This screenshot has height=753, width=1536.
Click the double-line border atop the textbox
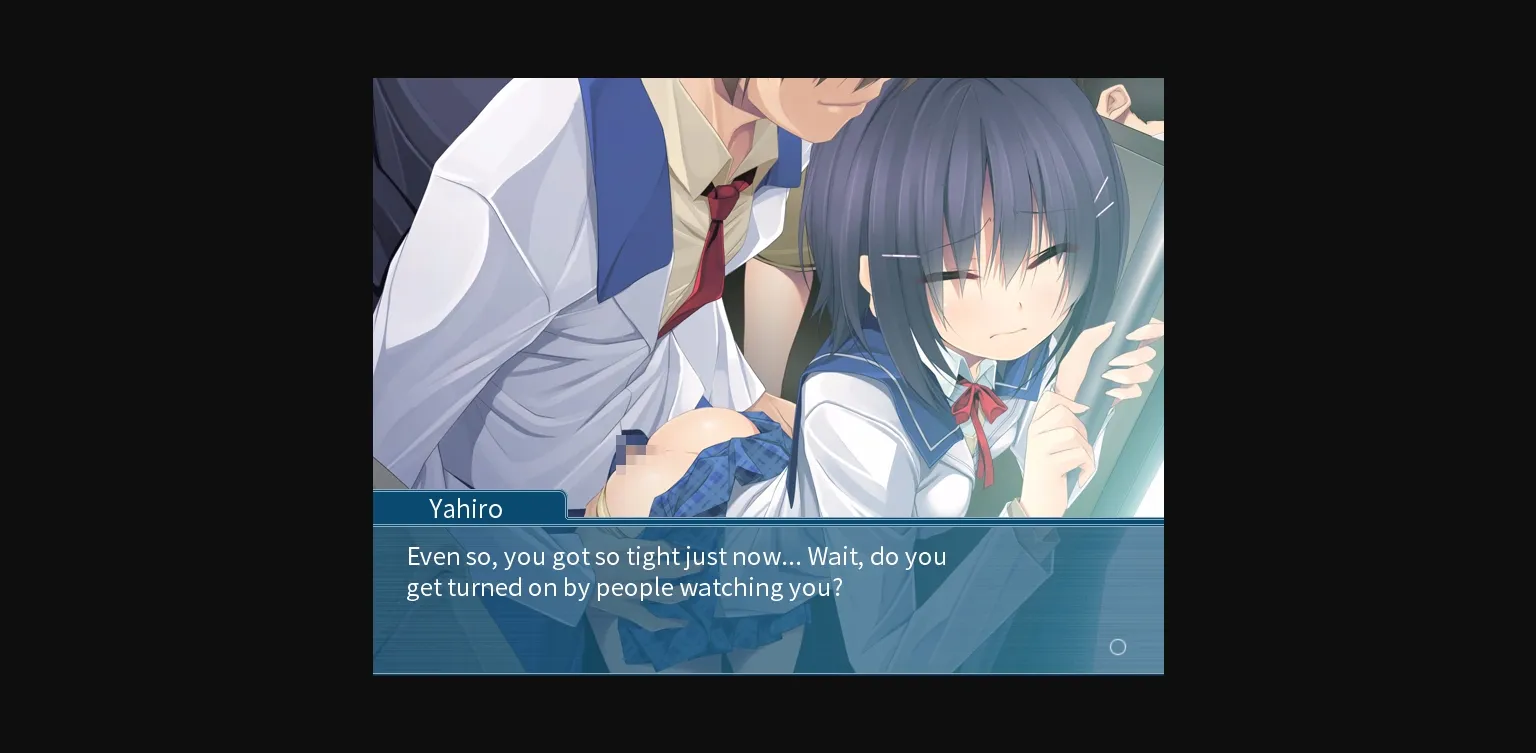[x=768, y=526]
